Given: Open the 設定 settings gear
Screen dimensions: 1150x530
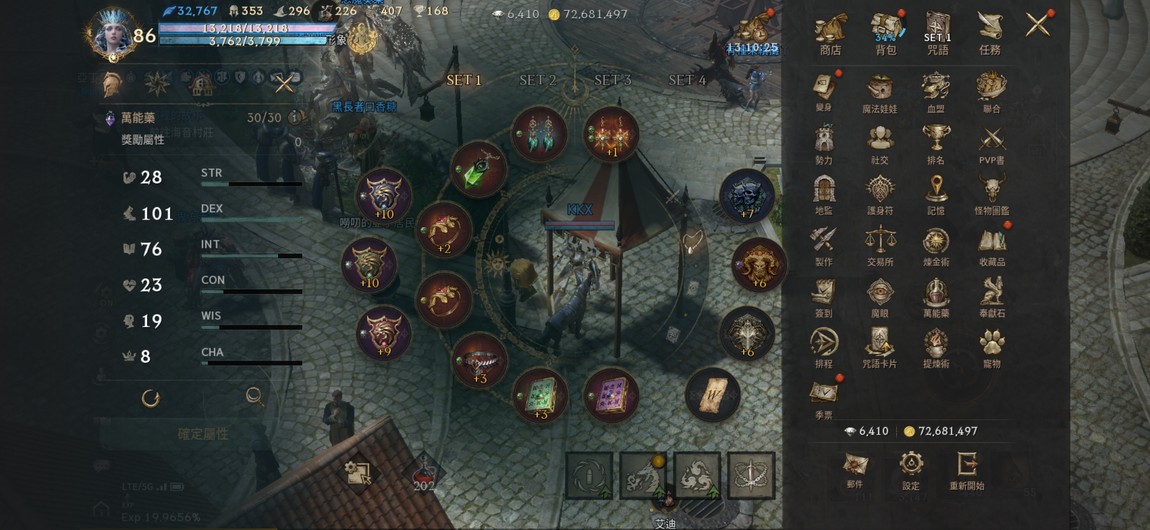Looking at the screenshot, I should [910, 467].
